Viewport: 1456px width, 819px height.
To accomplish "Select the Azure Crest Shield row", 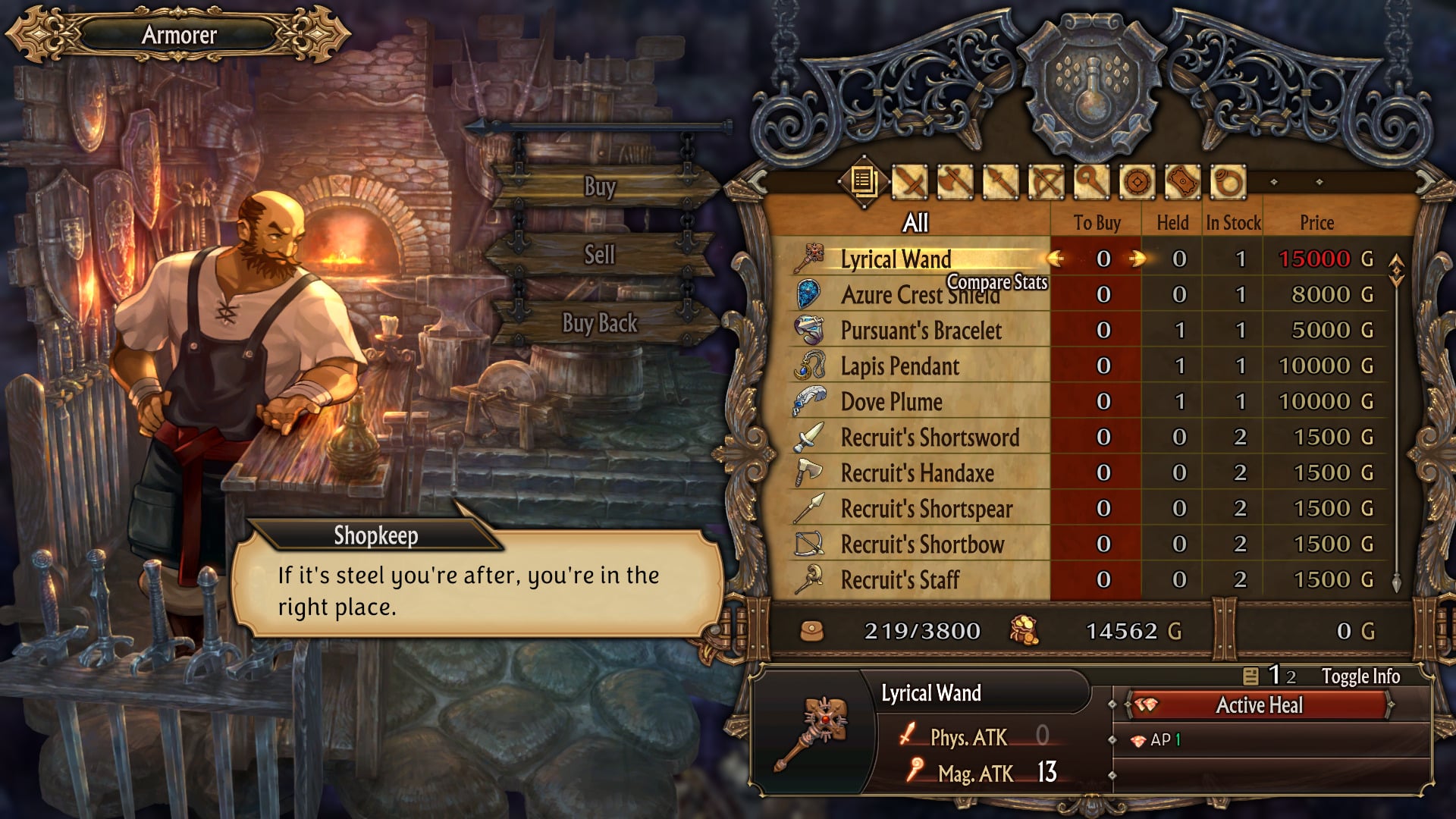I will pyautogui.click(x=920, y=295).
